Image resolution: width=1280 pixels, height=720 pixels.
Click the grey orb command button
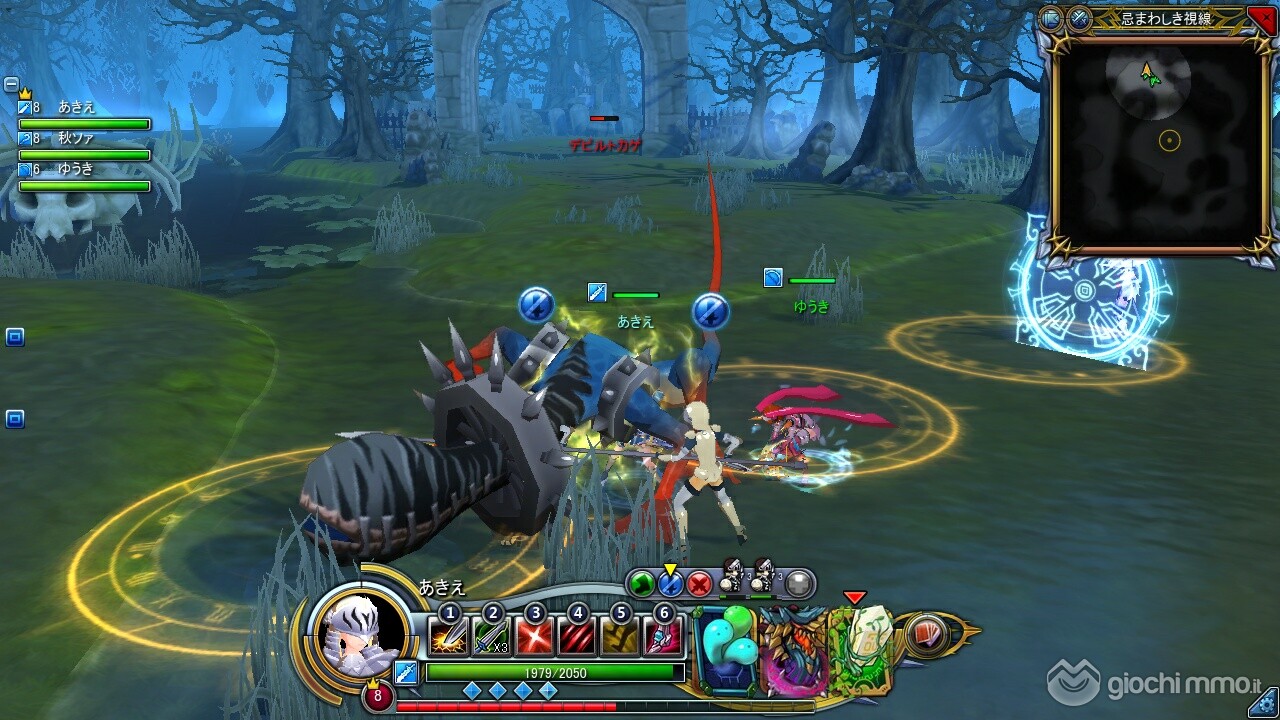click(798, 584)
